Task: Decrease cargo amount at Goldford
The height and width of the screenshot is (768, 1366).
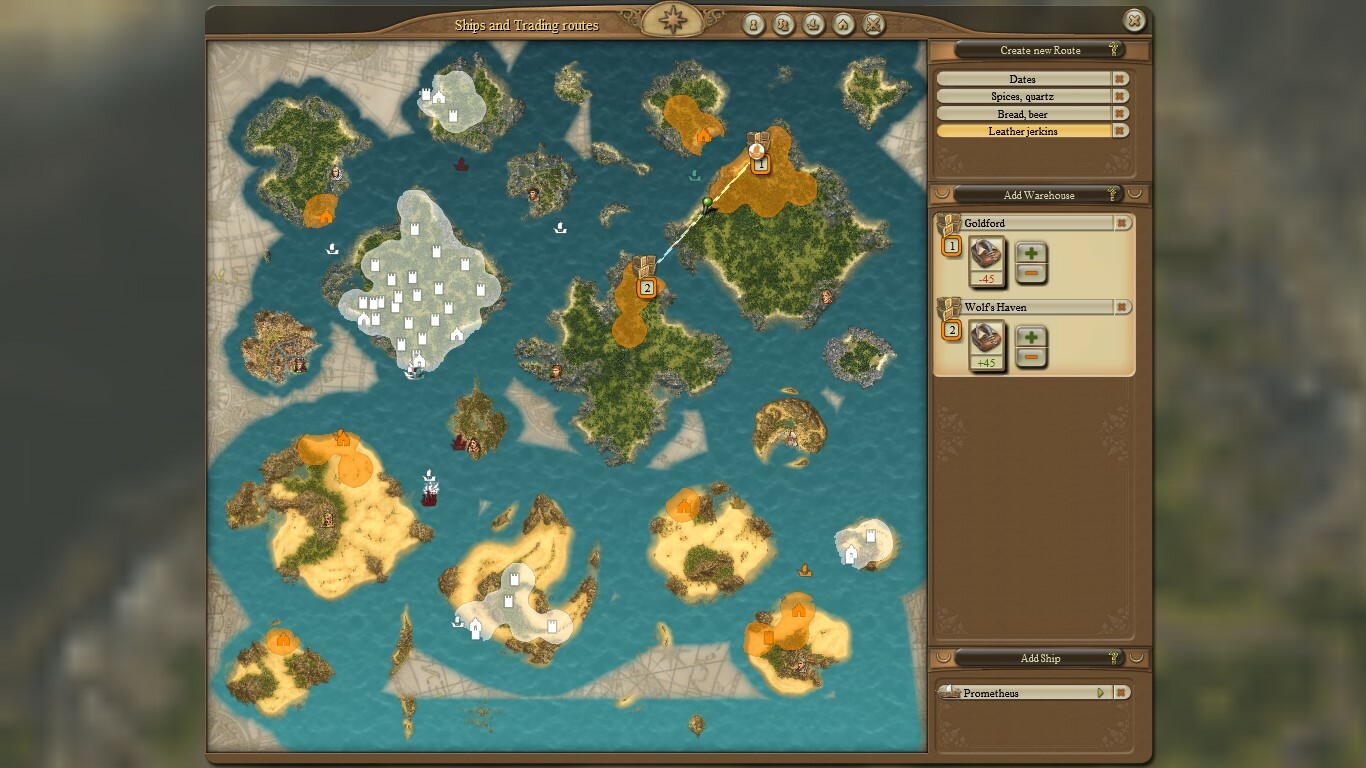Action: point(1031,273)
